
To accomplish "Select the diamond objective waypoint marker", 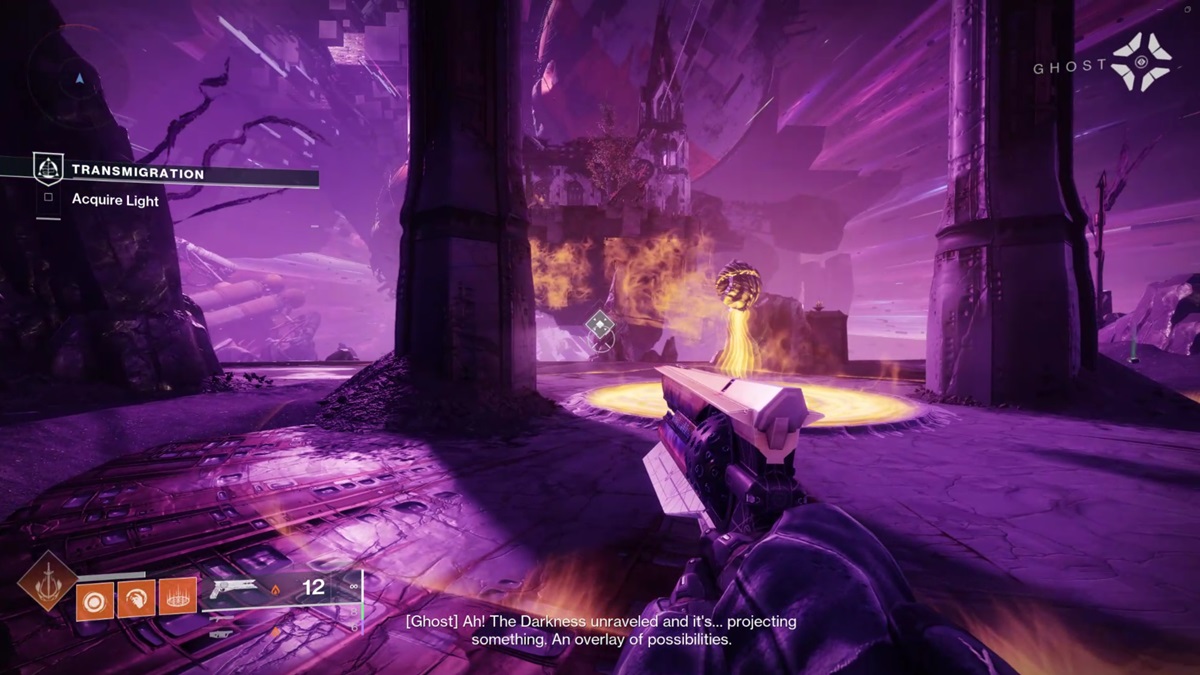I will coord(599,323).
